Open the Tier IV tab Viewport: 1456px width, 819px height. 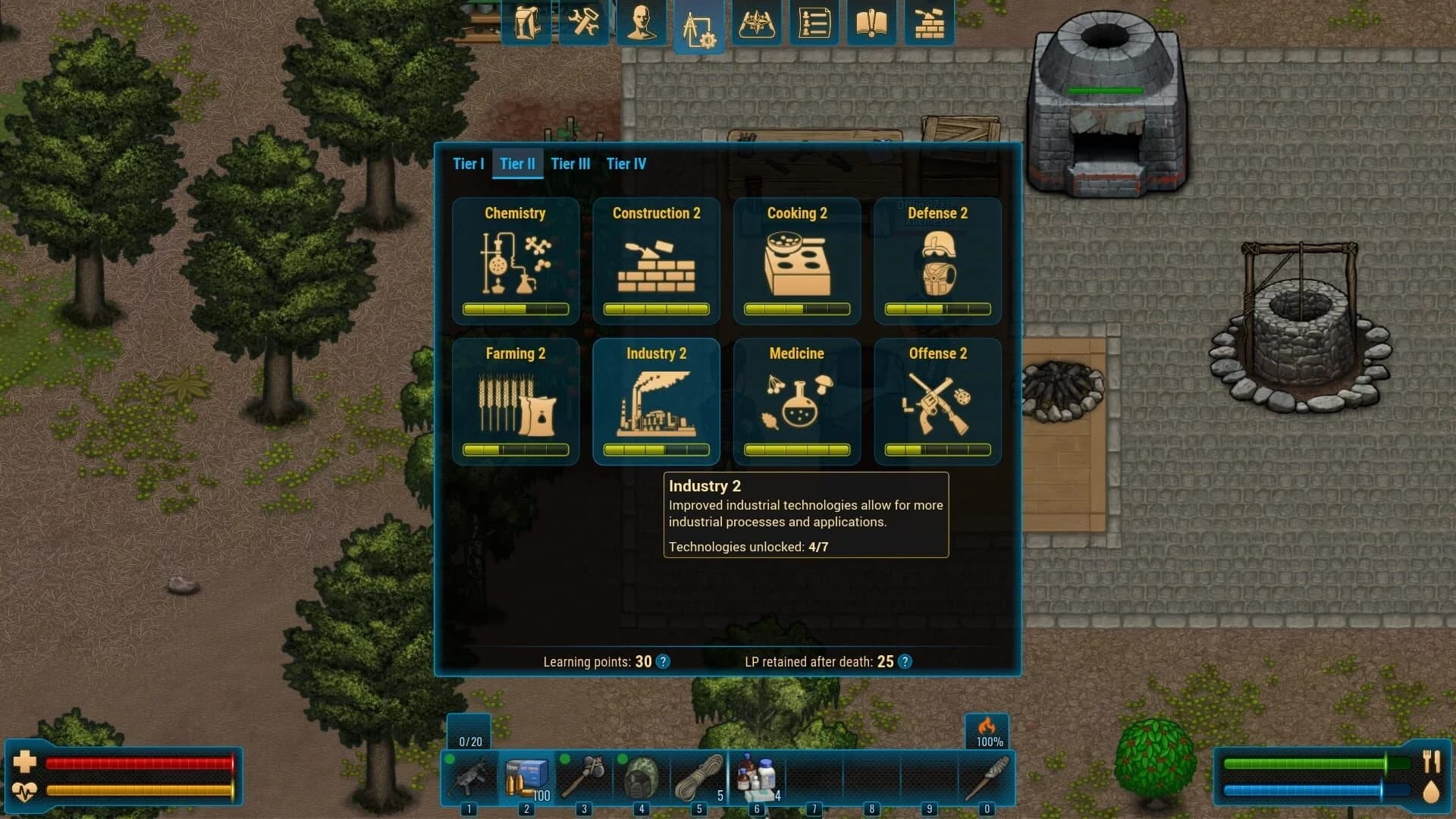pos(626,164)
